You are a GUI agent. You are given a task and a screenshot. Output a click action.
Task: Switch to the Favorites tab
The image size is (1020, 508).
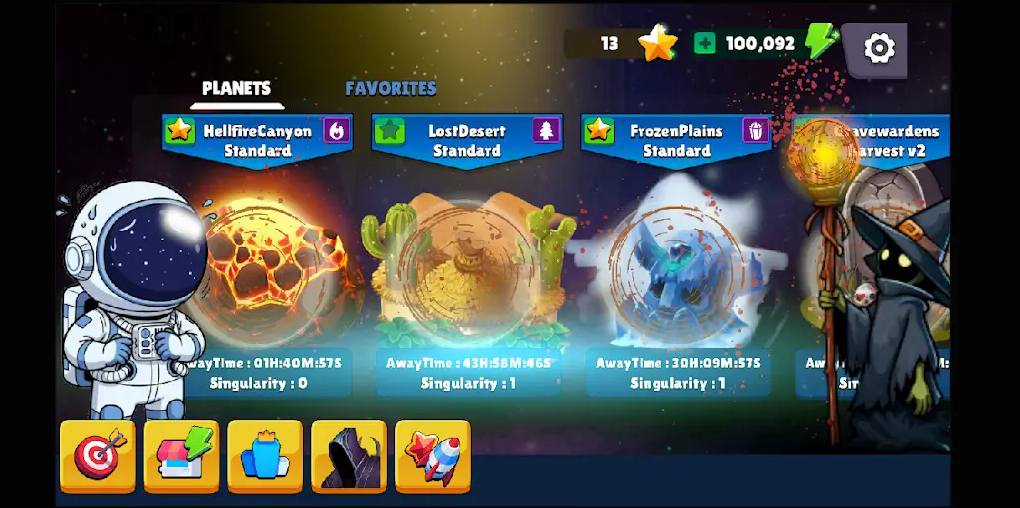click(x=391, y=88)
